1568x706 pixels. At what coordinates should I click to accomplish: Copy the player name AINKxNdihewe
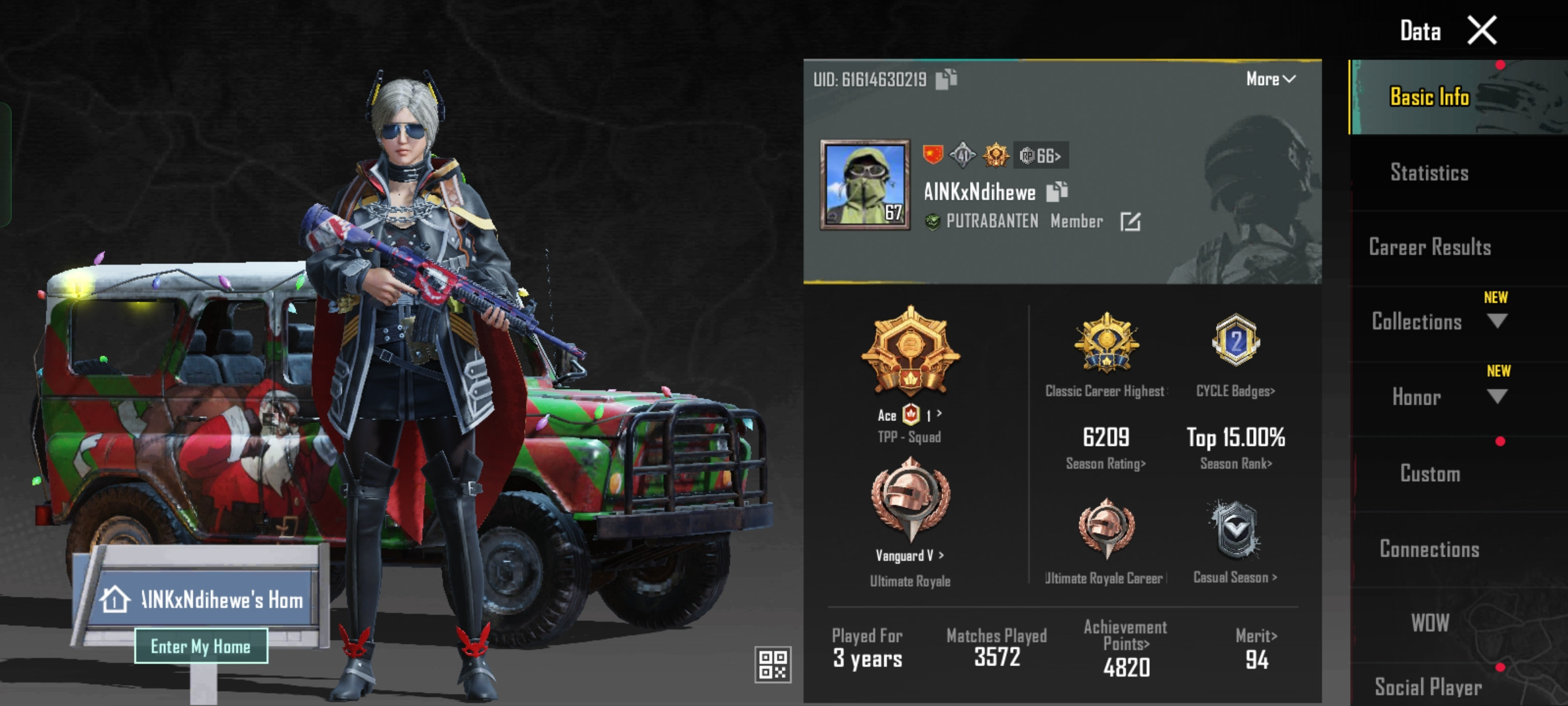coord(1056,192)
